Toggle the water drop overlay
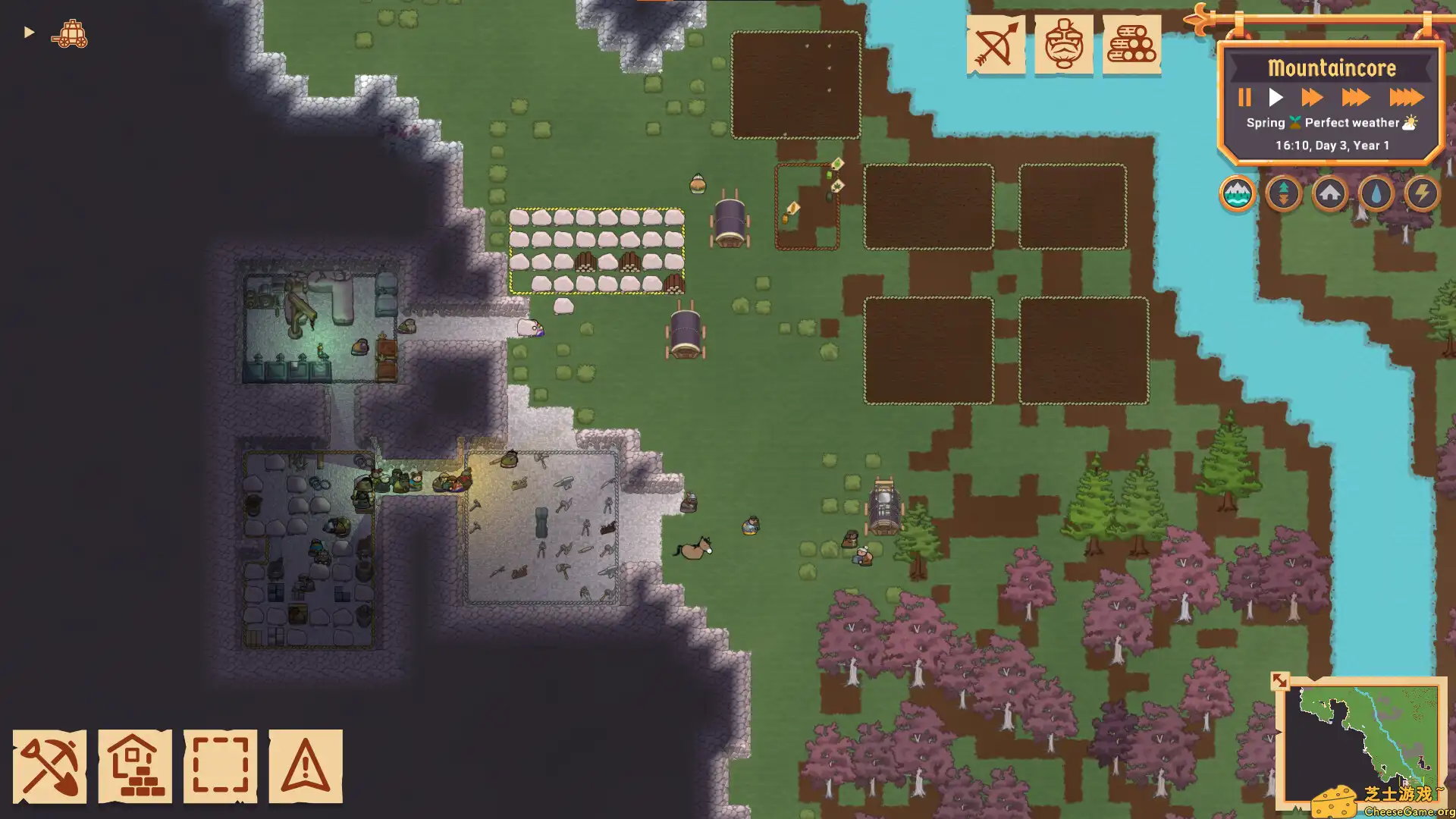This screenshot has height=819, width=1456. pyautogui.click(x=1376, y=194)
